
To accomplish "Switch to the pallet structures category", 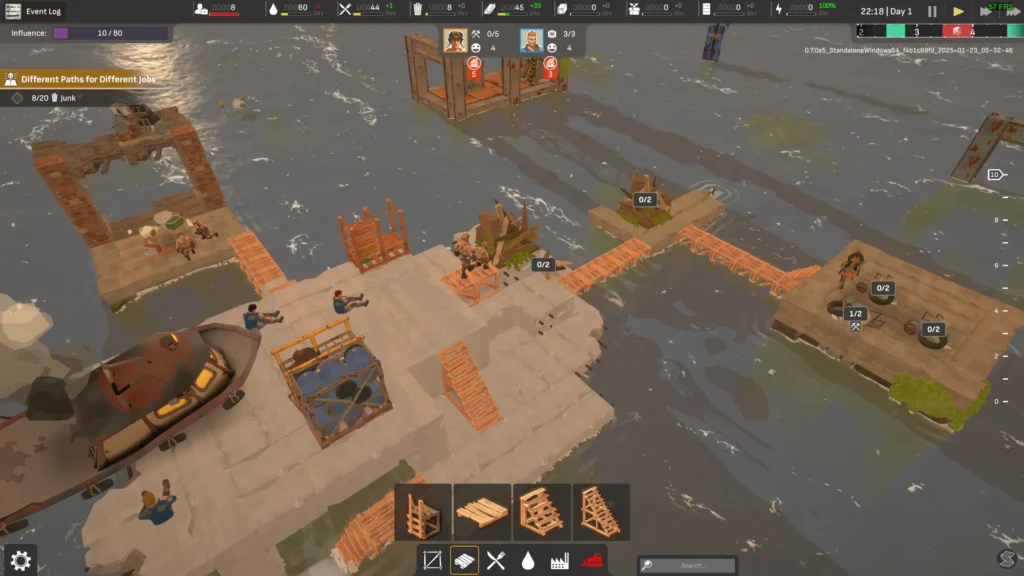I will 464,560.
